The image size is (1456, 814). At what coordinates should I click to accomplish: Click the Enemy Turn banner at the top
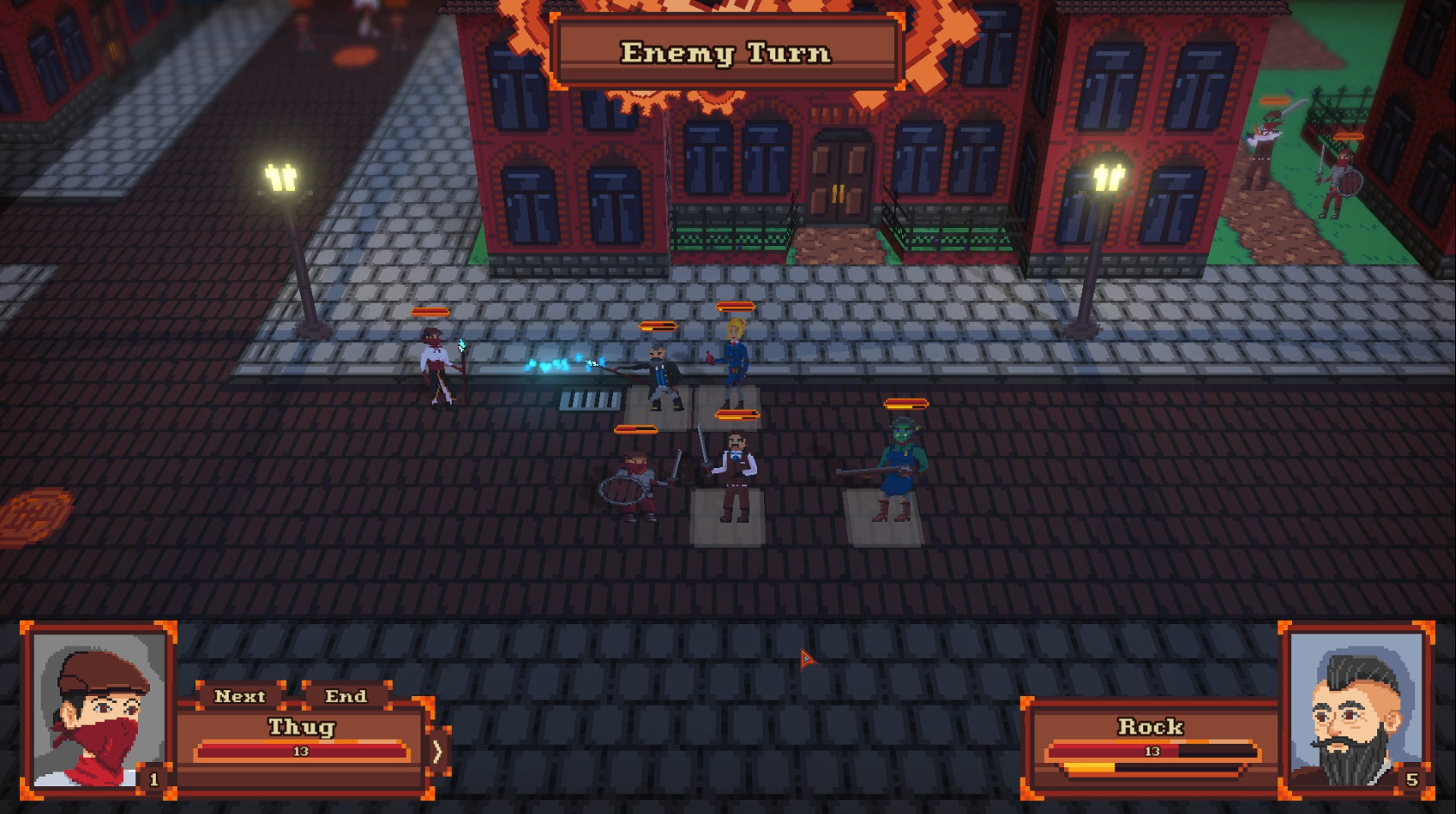(x=727, y=54)
